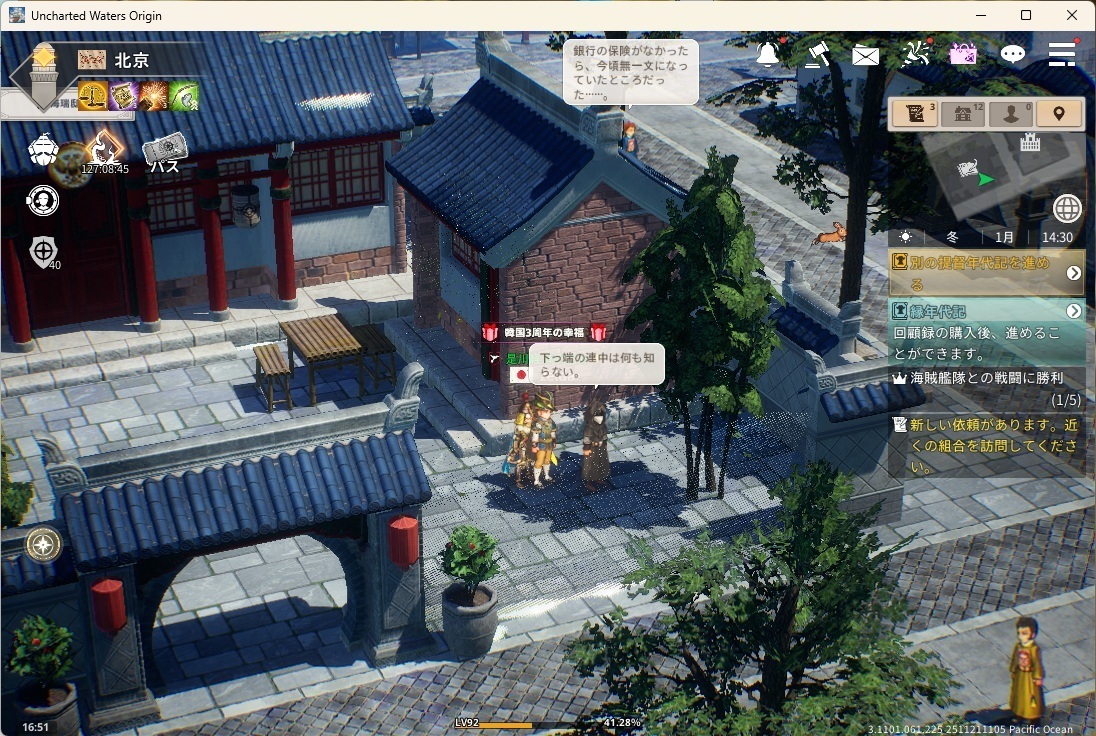Check the mail envelope inbox
1096x736 pixels.
865,55
